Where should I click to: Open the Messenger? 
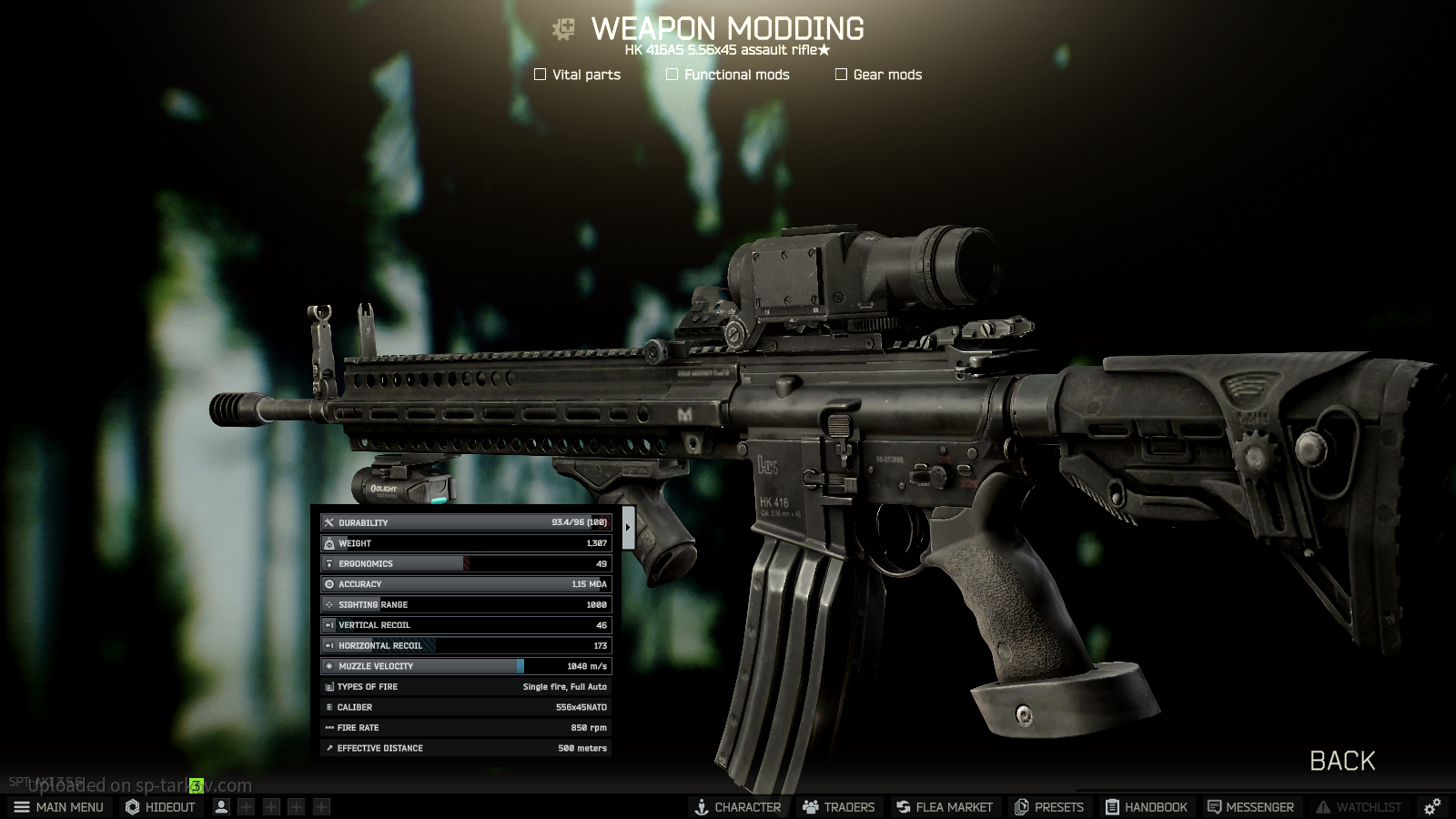1250,807
